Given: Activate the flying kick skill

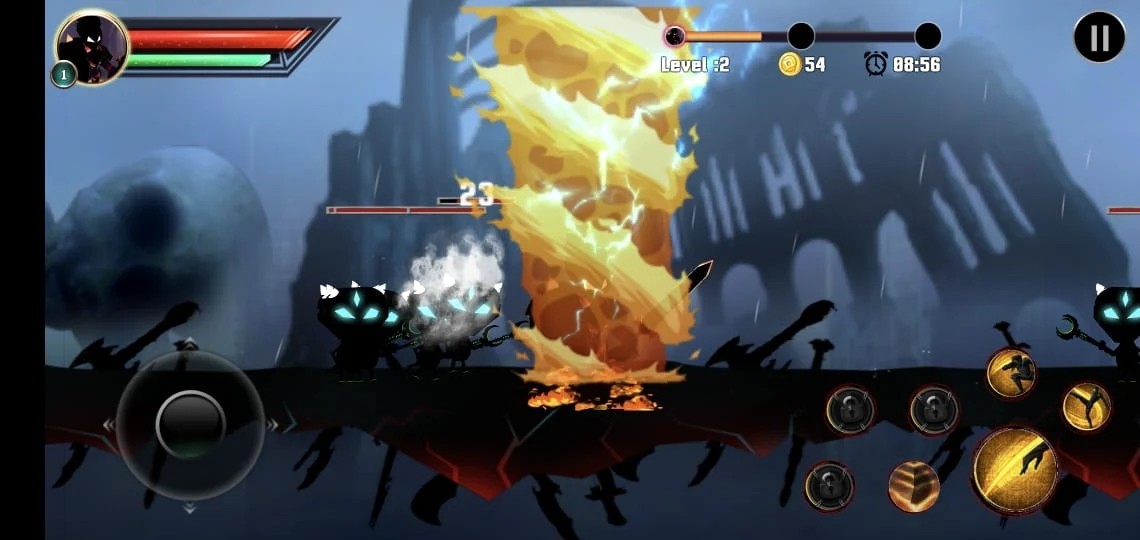Looking at the screenshot, I should click(1086, 407).
